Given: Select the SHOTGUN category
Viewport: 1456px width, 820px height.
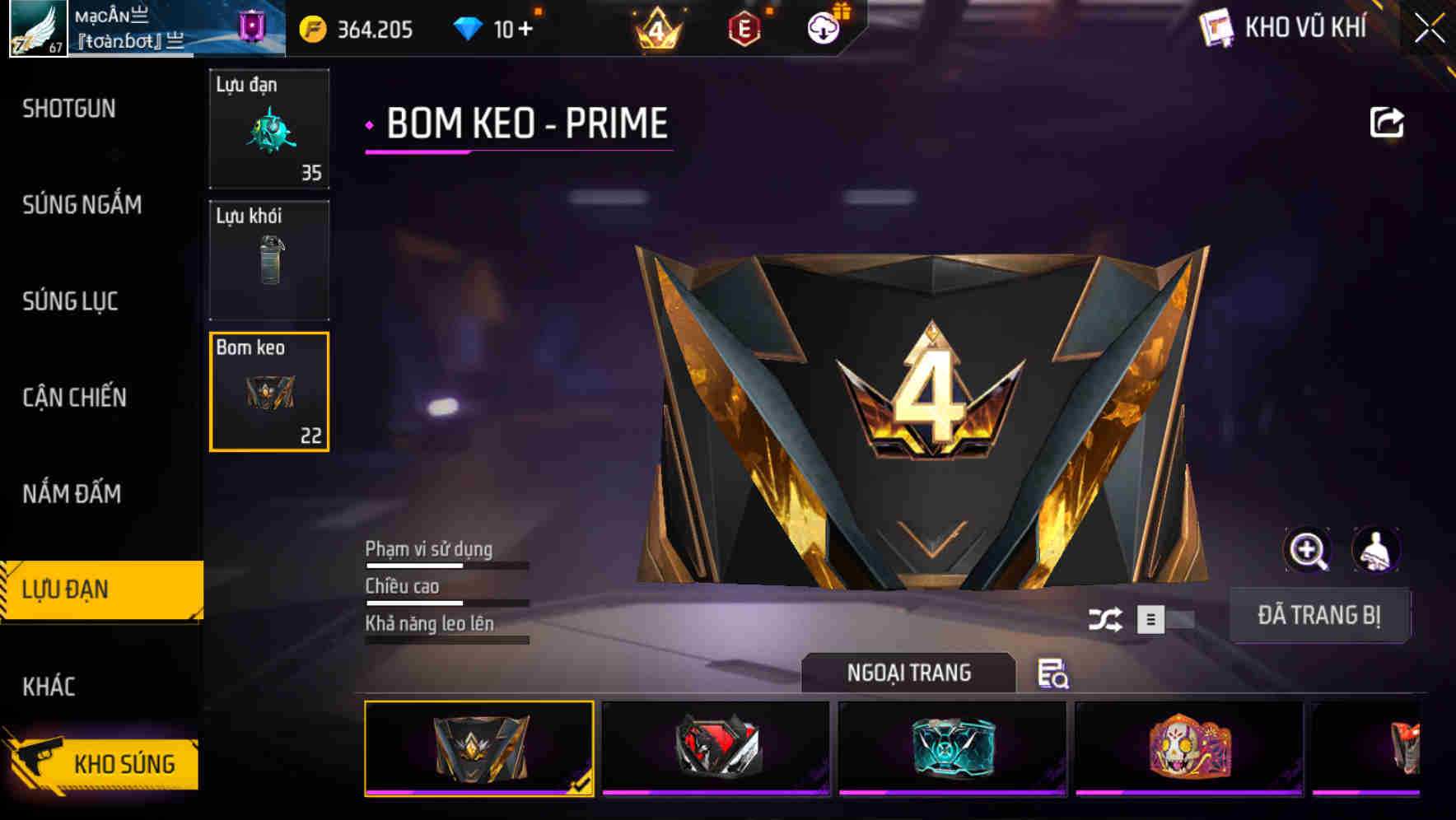Looking at the screenshot, I should pos(69,109).
